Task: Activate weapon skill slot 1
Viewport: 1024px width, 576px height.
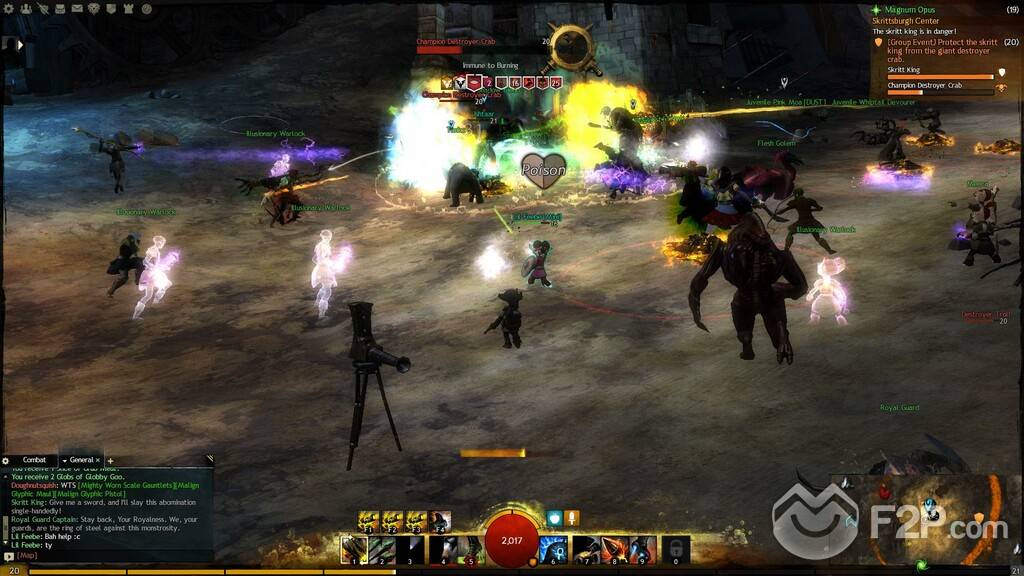Action: click(x=354, y=549)
